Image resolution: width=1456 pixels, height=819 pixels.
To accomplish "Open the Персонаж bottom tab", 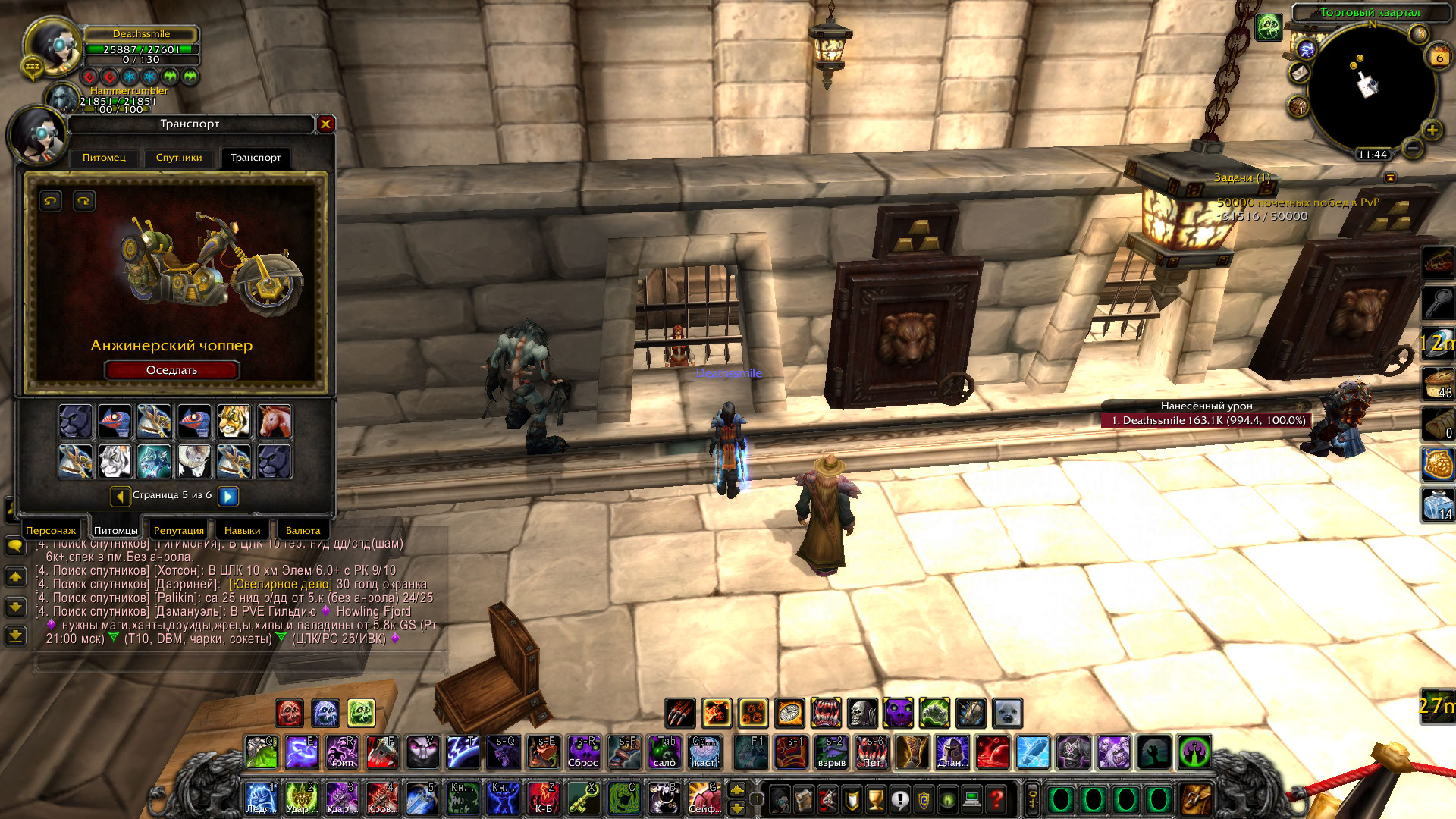I will pyautogui.click(x=51, y=530).
